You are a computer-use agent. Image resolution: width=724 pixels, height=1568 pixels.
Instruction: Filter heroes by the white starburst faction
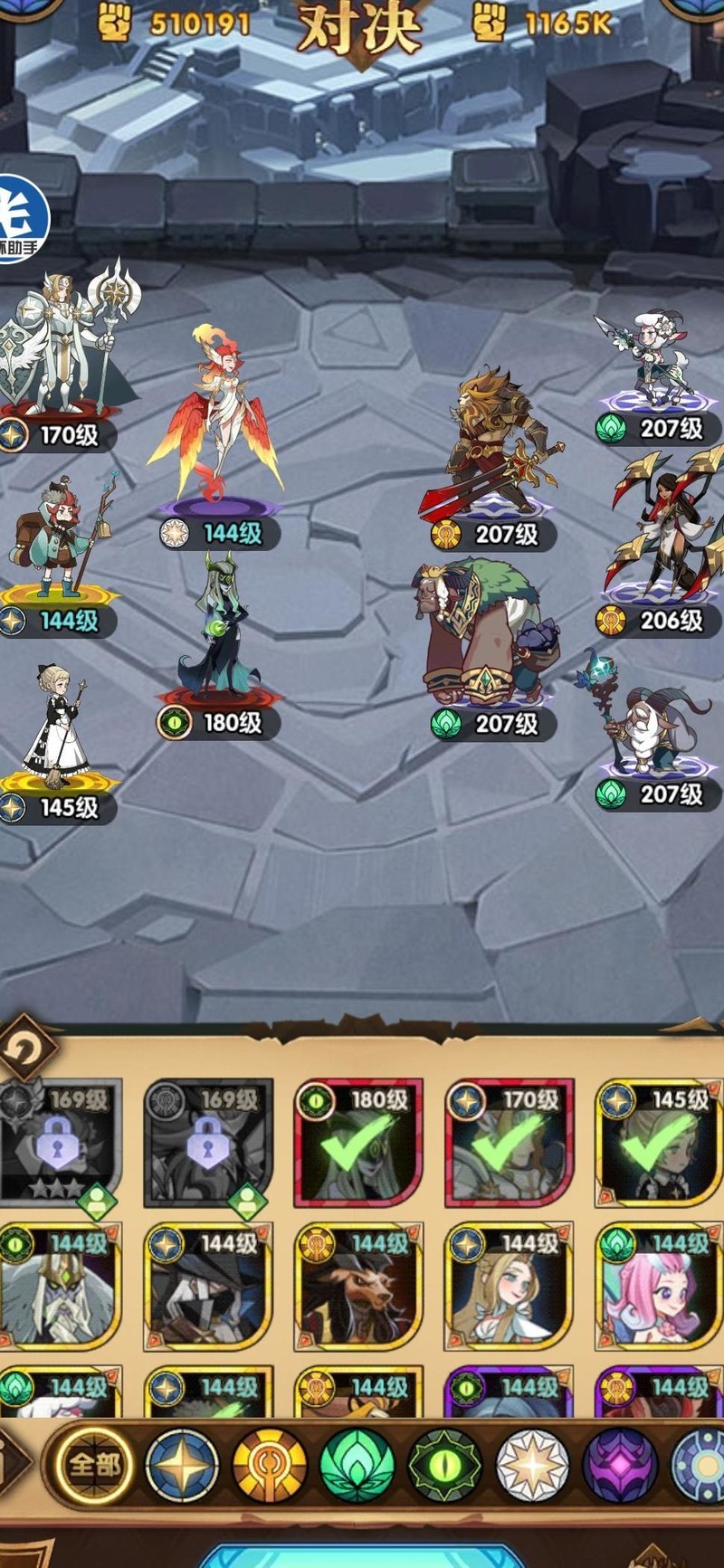tap(532, 1466)
